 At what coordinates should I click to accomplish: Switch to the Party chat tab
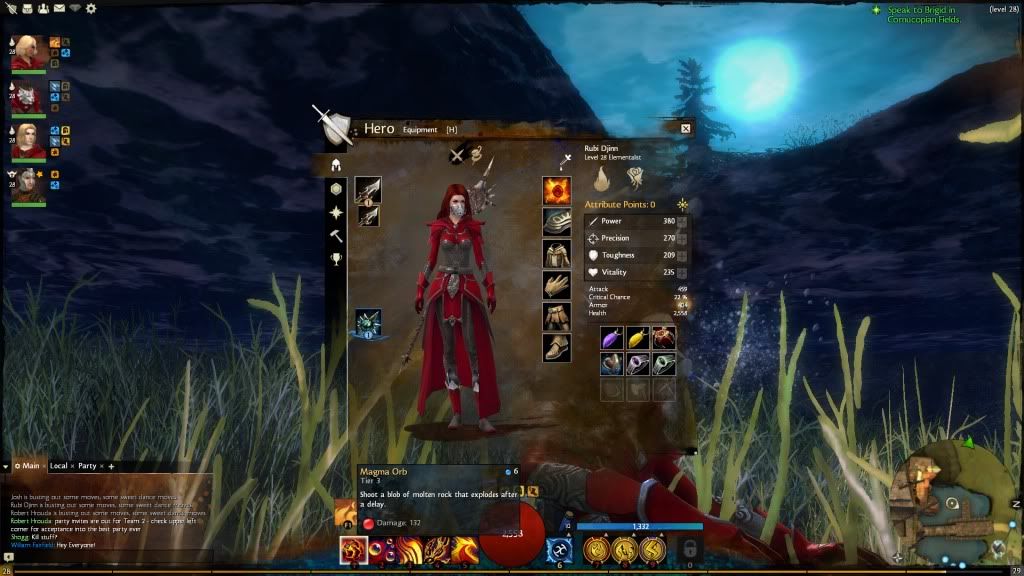(88, 466)
